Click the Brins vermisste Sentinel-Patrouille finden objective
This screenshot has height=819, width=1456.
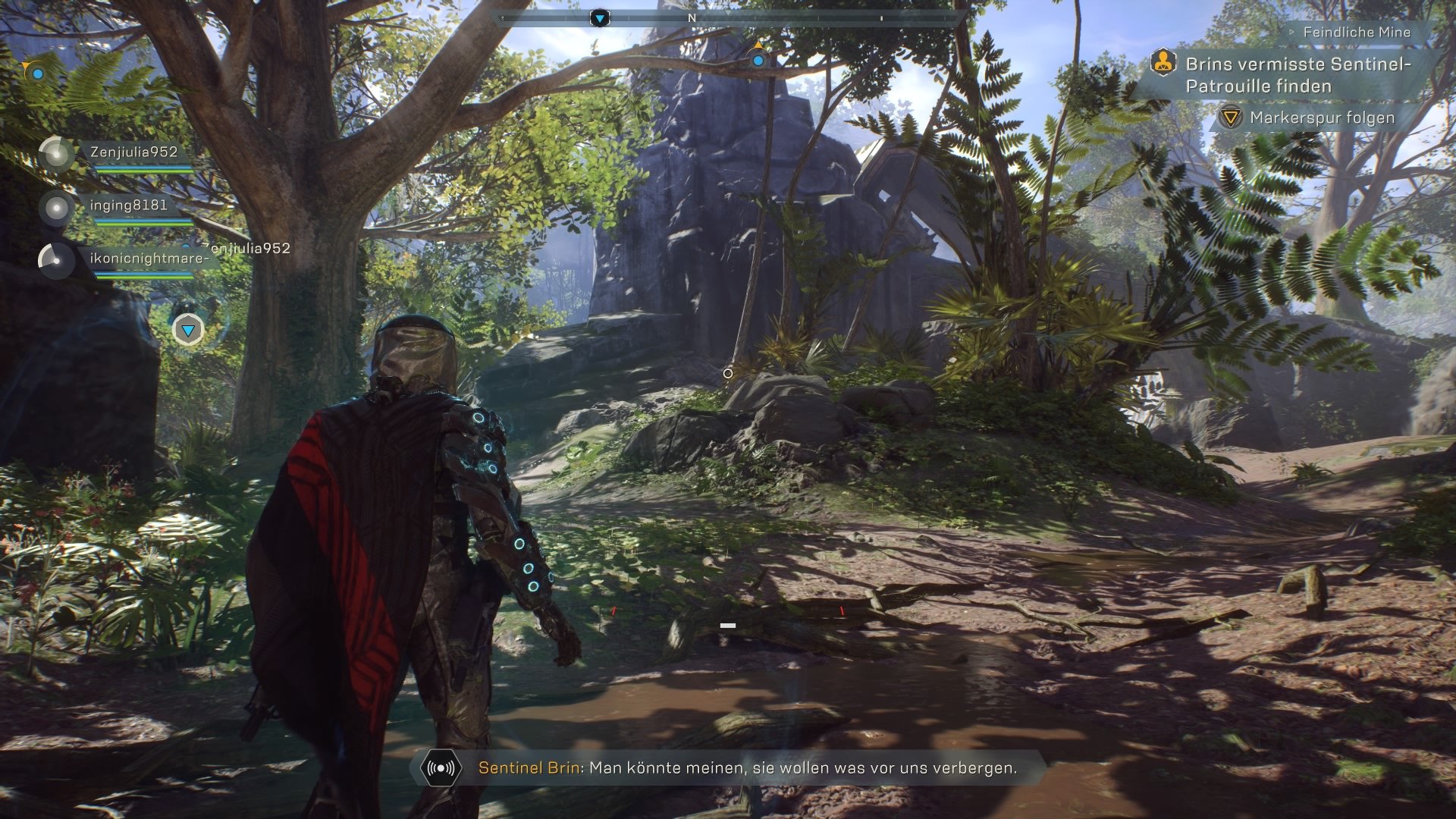[x=1298, y=75]
